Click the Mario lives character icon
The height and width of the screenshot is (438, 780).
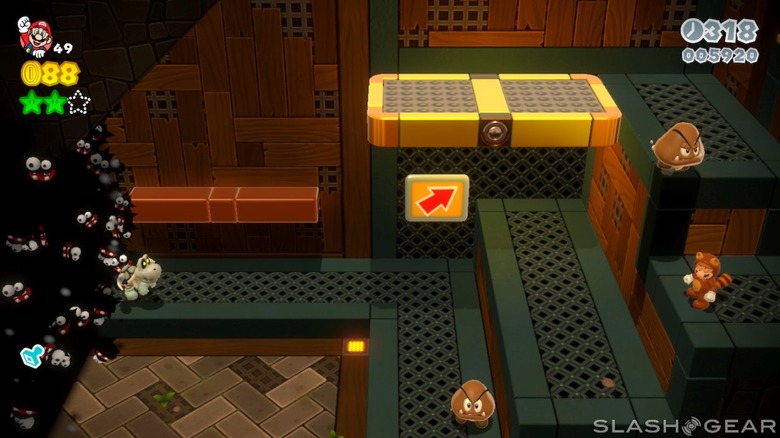(x=37, y=37)
